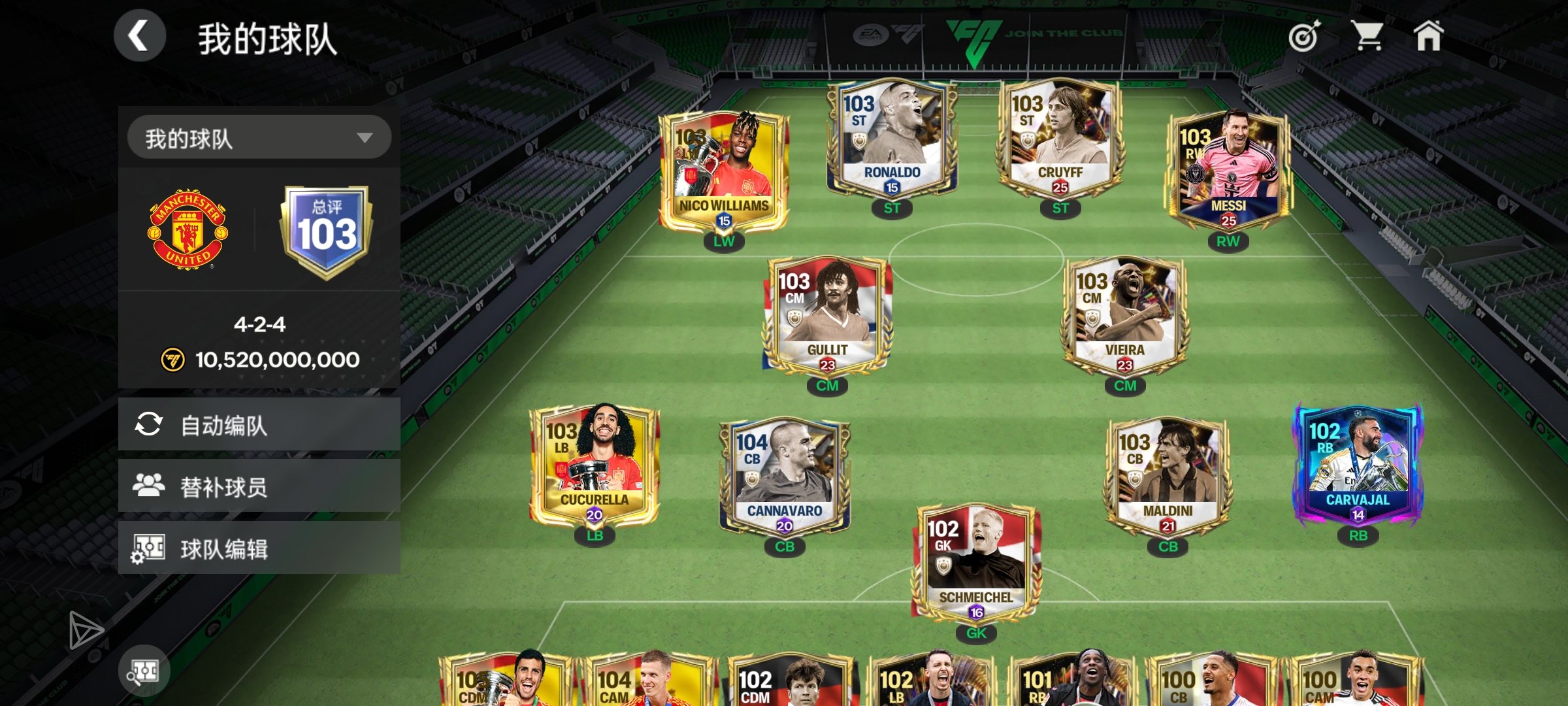1568x706 pixels.
Task: Select goalkeeper Schmeichel's card
Action: pyautogui.click(x=976, y=563)
